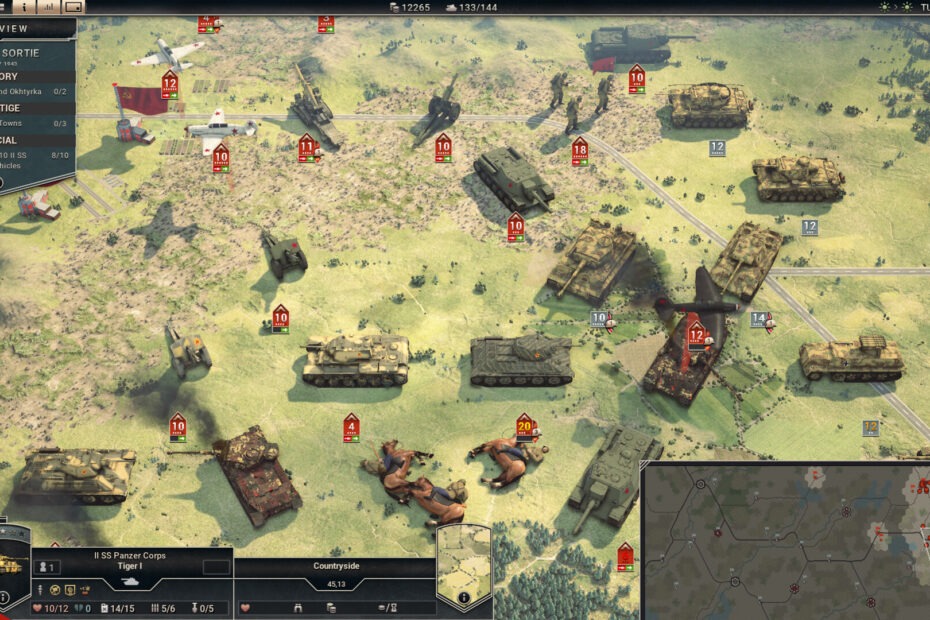Select the cavalry unit's strength 20 marker
Screen dimensions: 930x620
point(524,425)
